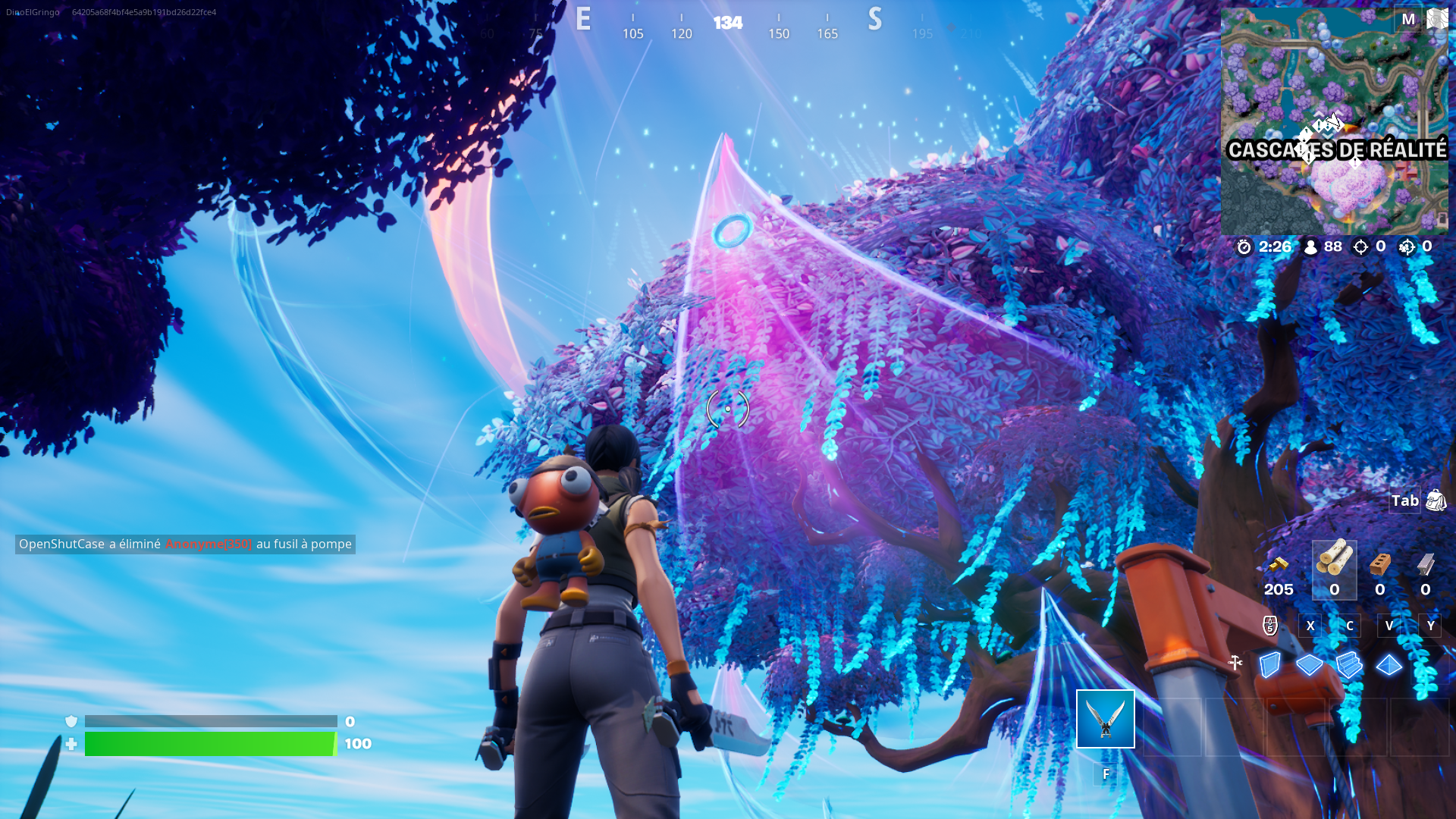The height and width of the screenshot is (819, 1456).
Task: Select the pyramid roof build piece icon
Action: (x=1389, y=663)
